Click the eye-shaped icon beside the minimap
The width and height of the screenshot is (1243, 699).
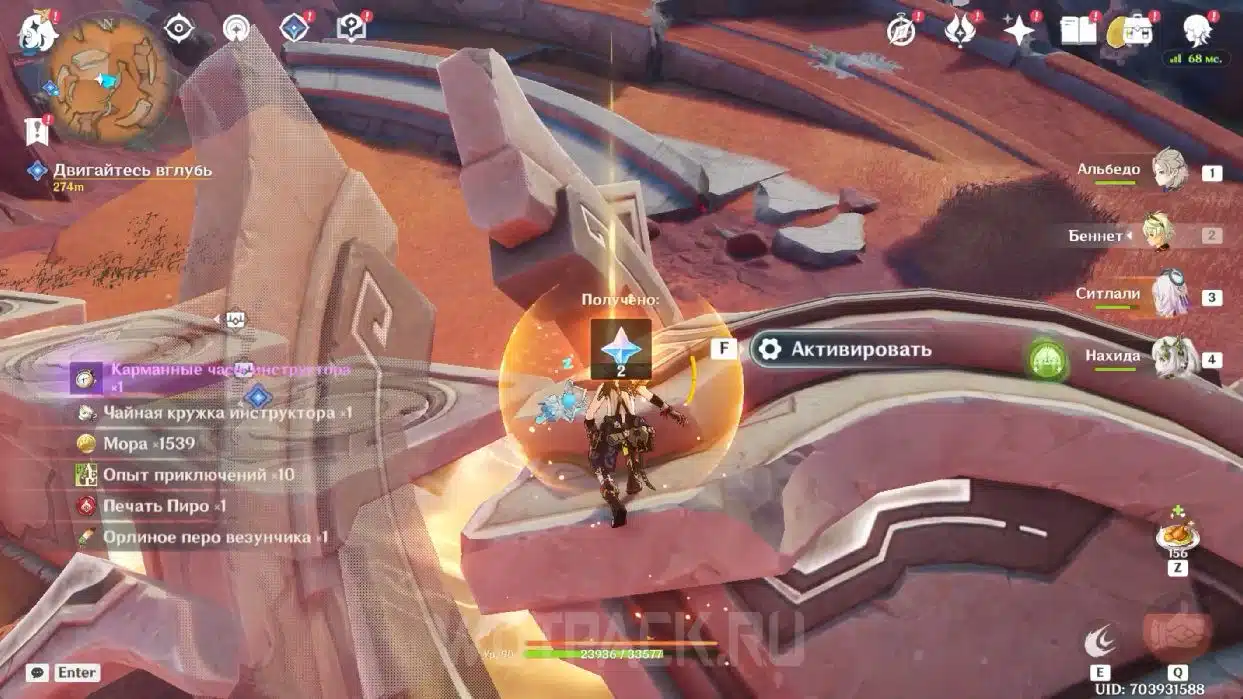coord(179,29)
